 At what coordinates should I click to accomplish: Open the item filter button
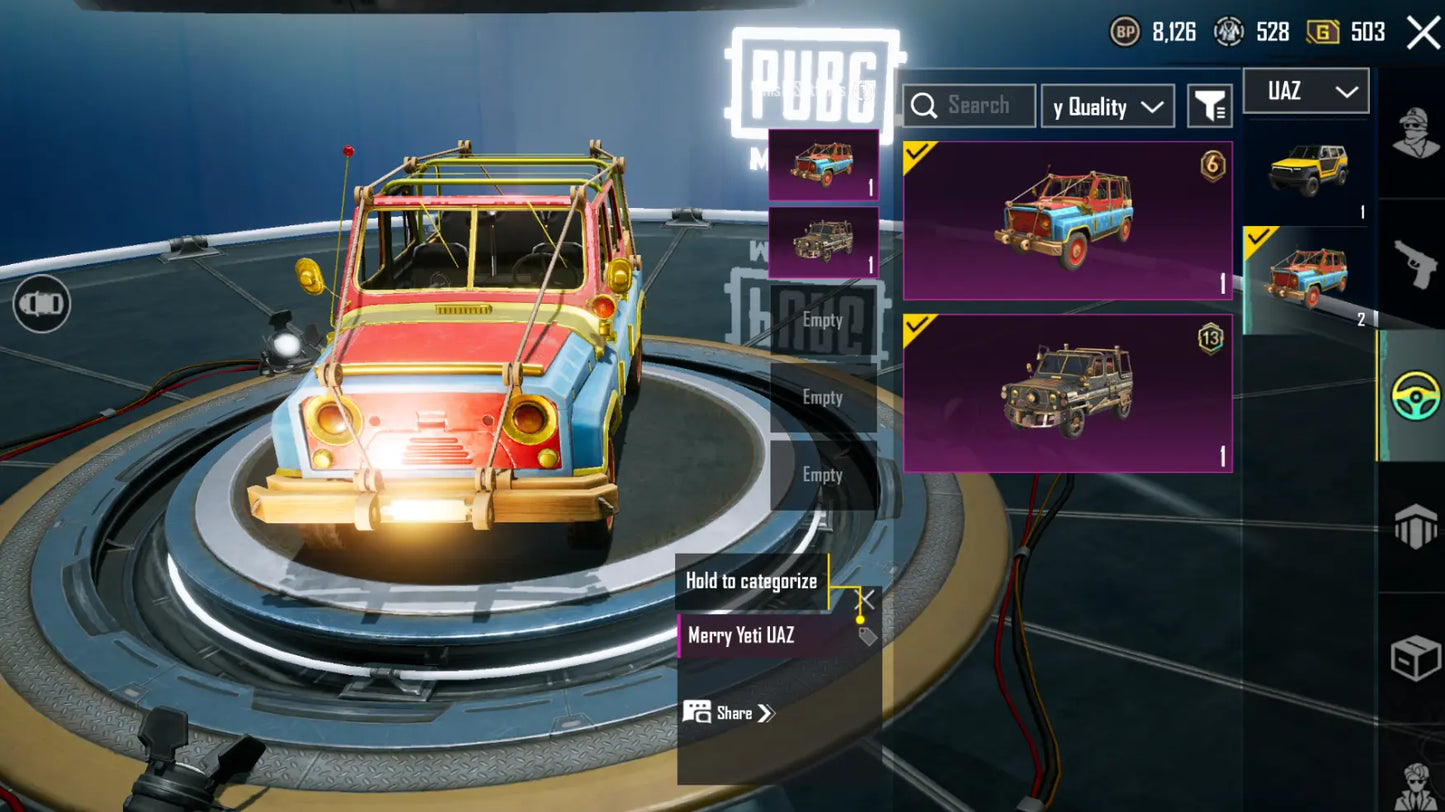click(1210, 106)
